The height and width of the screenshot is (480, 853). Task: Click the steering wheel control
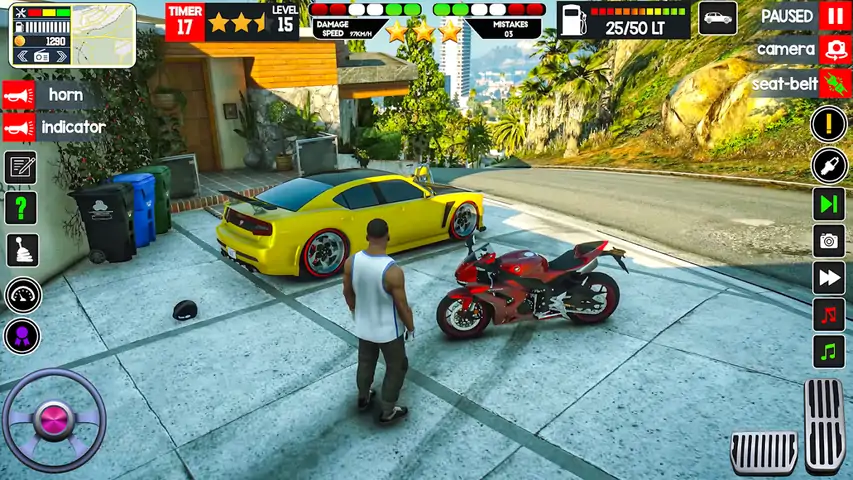tap(54, 420)
